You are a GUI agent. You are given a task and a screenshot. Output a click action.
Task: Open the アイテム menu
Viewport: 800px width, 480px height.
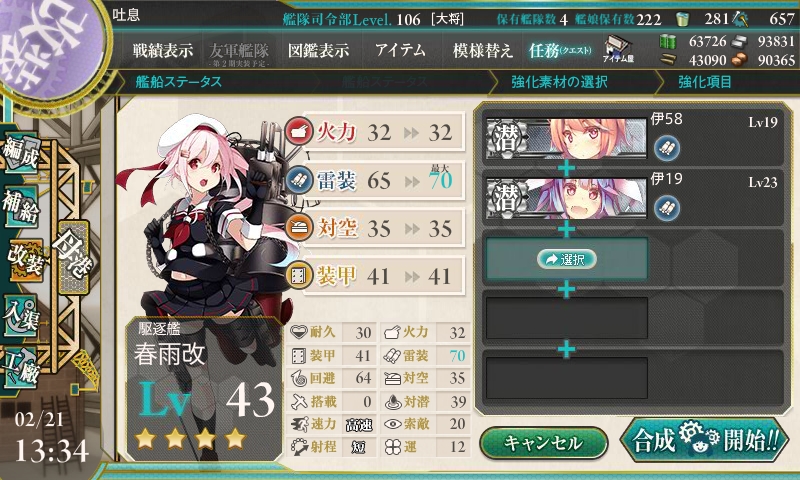pyautogui.click(x=400, y=50)
